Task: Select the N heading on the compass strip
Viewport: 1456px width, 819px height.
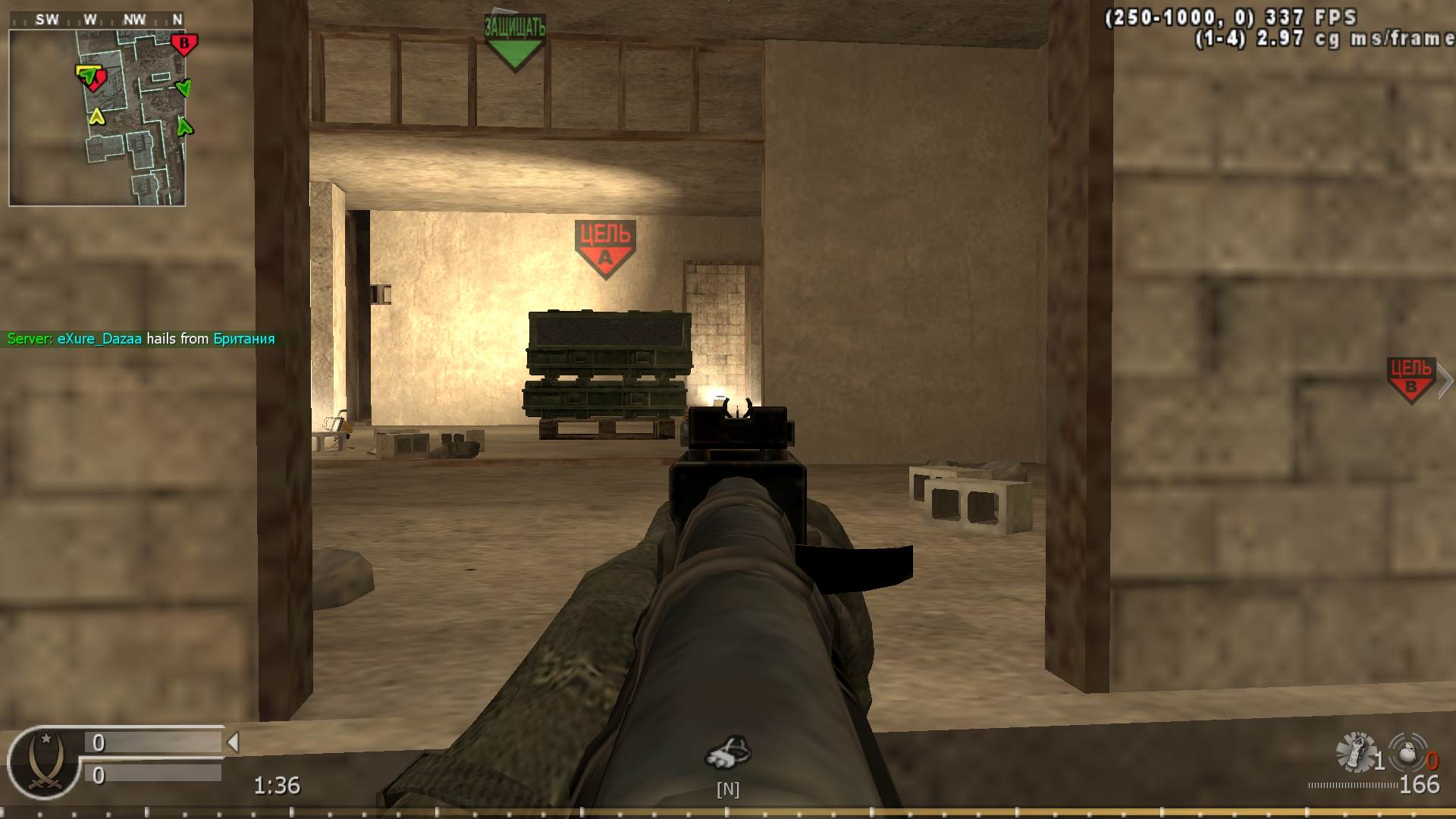Action: tap(178, 19)
